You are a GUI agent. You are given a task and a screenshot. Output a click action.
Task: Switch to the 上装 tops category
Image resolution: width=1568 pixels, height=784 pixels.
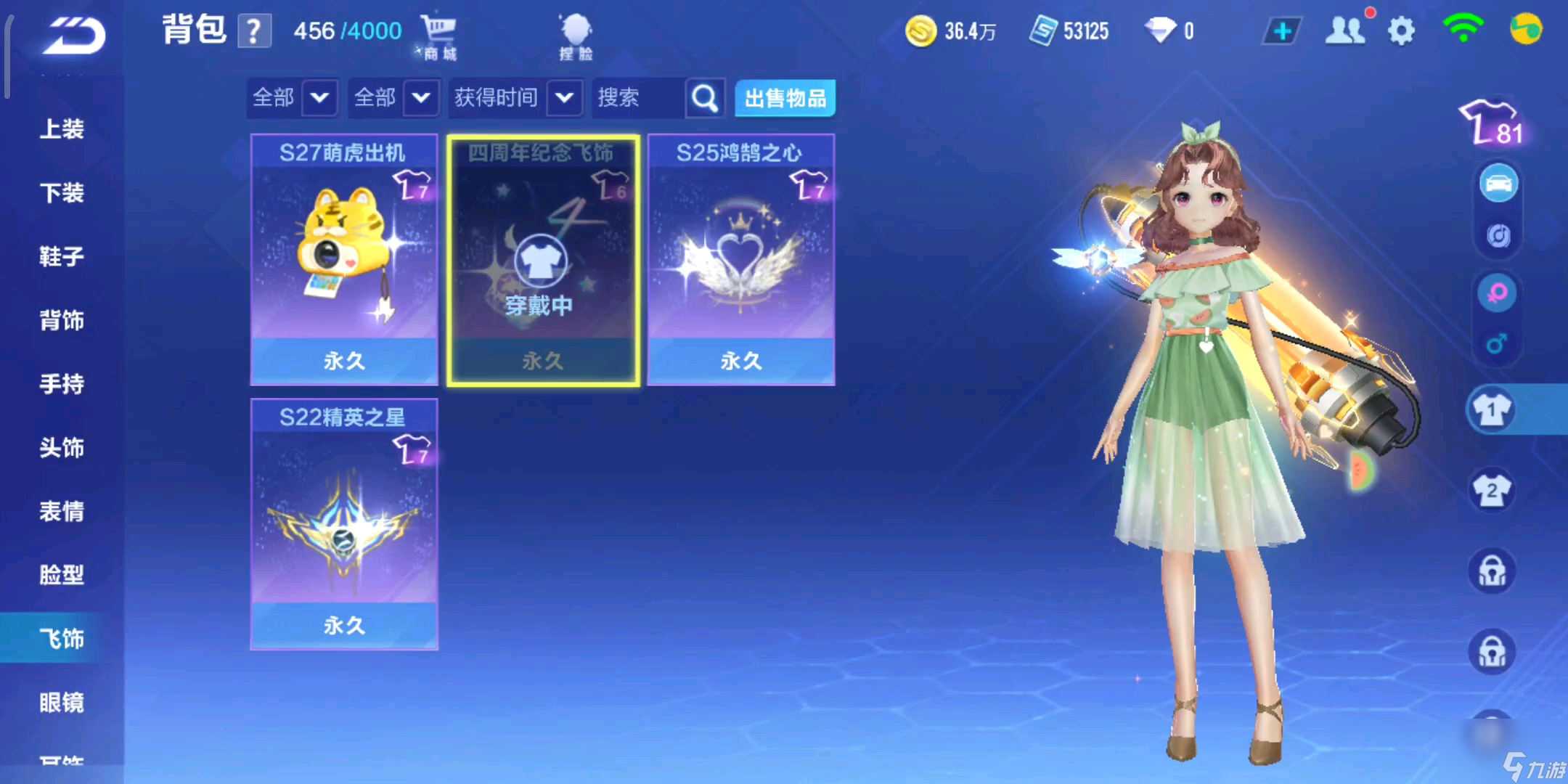pyautogui.click(x=62, y=129)
